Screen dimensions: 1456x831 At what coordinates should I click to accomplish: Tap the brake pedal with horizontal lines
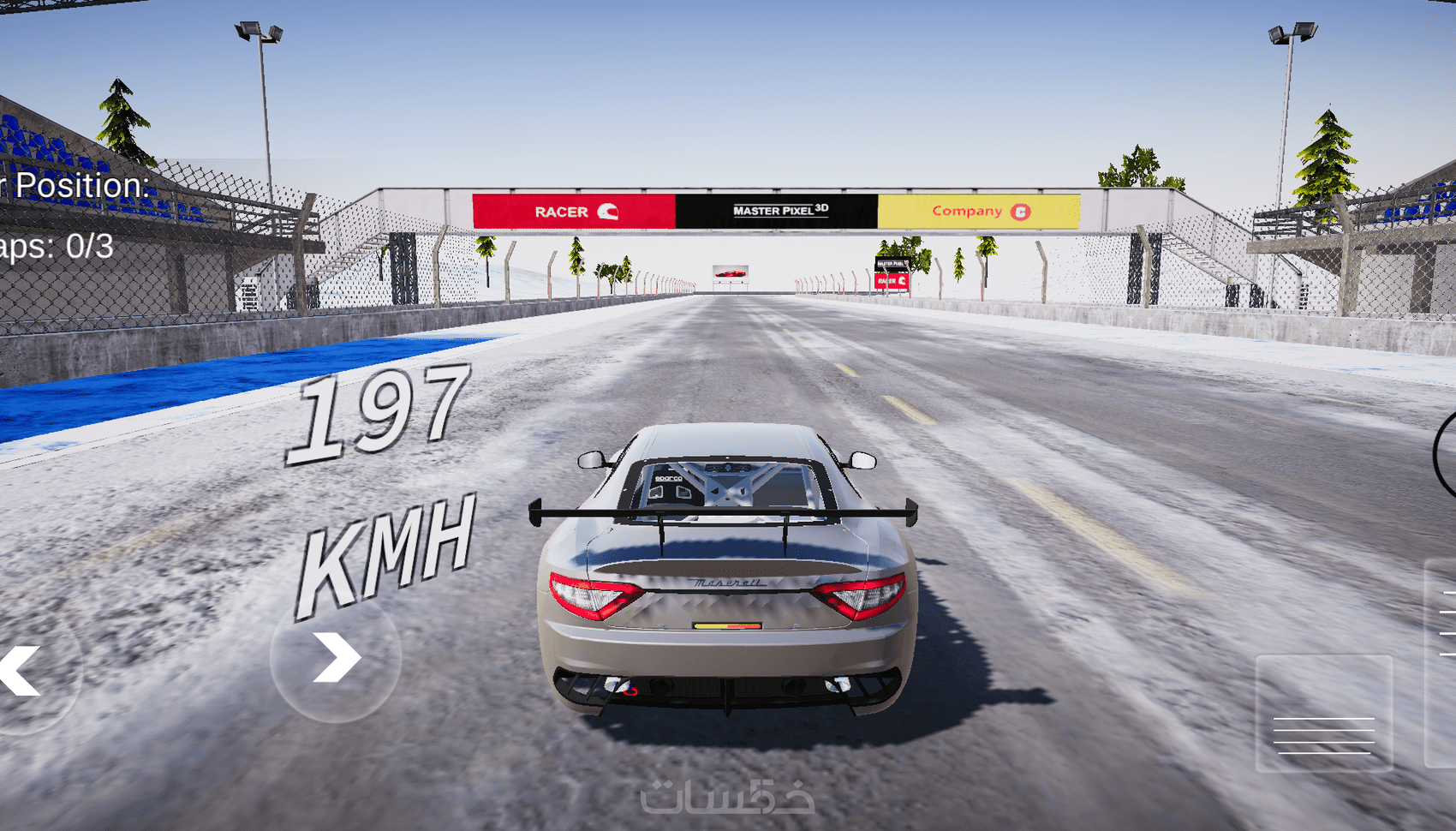point(1323,714)
